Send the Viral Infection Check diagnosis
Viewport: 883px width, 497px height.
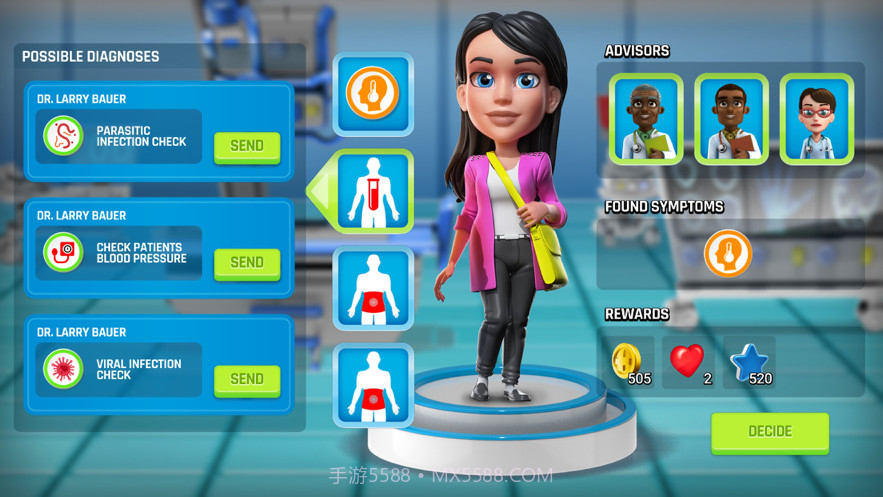coord(246,379)
